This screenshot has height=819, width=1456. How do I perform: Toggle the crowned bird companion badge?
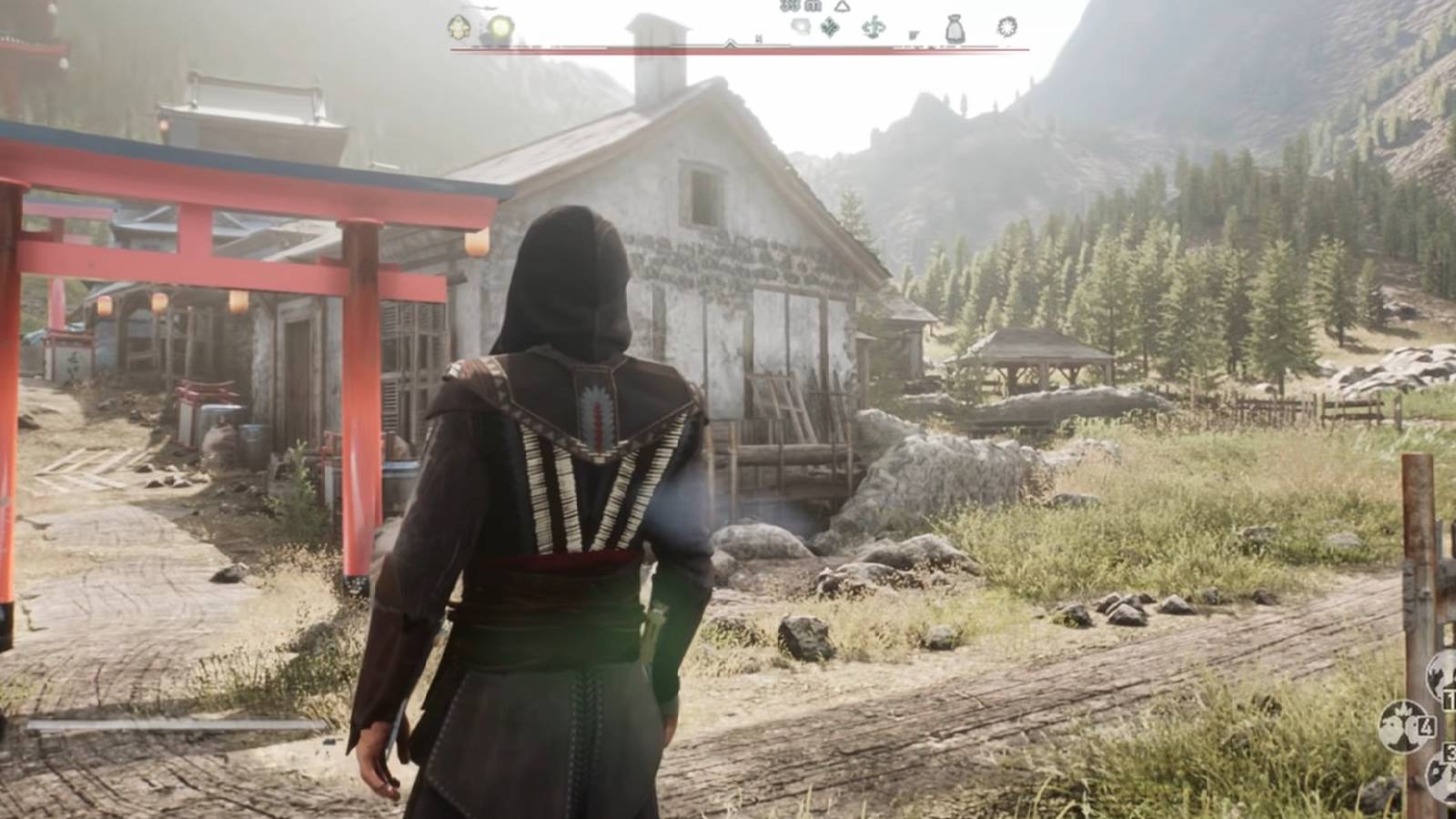tap(1401, 725)
